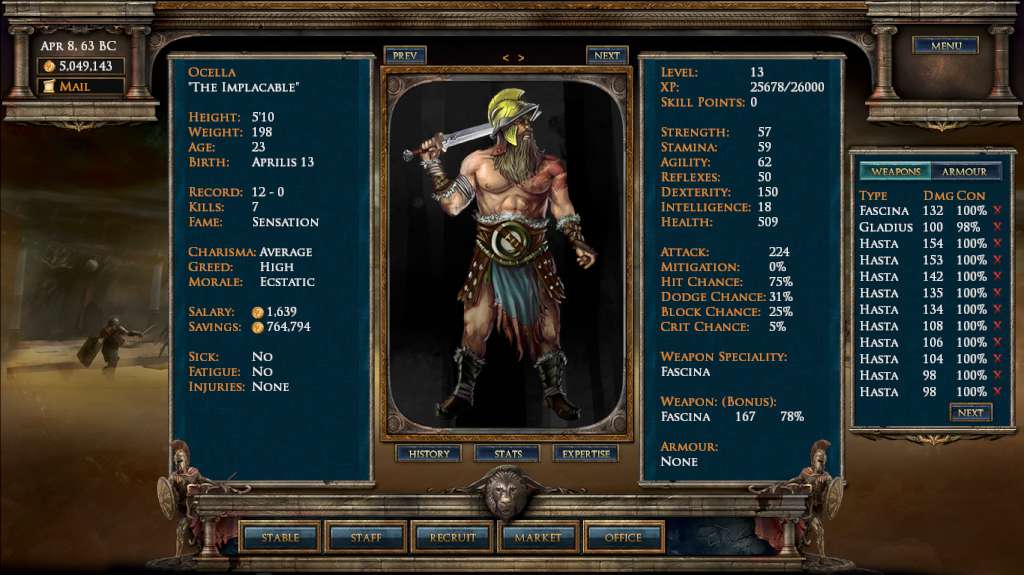View next gladiator with top Next button
This screenshot has width=1024, height=575.
607,56
